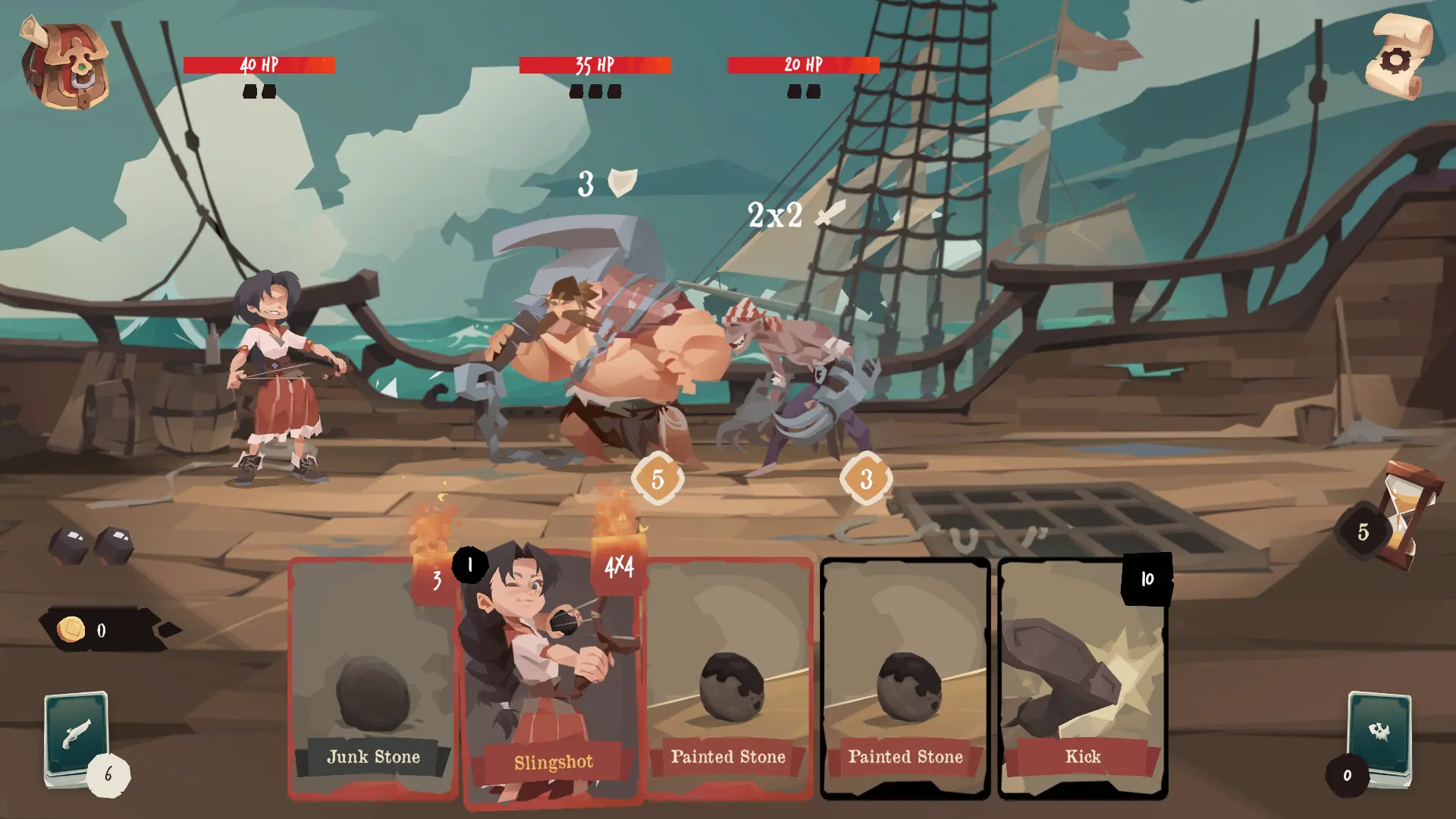Open the discard pile deck
Screen dimensions: 1456x819
[1379, 737]
